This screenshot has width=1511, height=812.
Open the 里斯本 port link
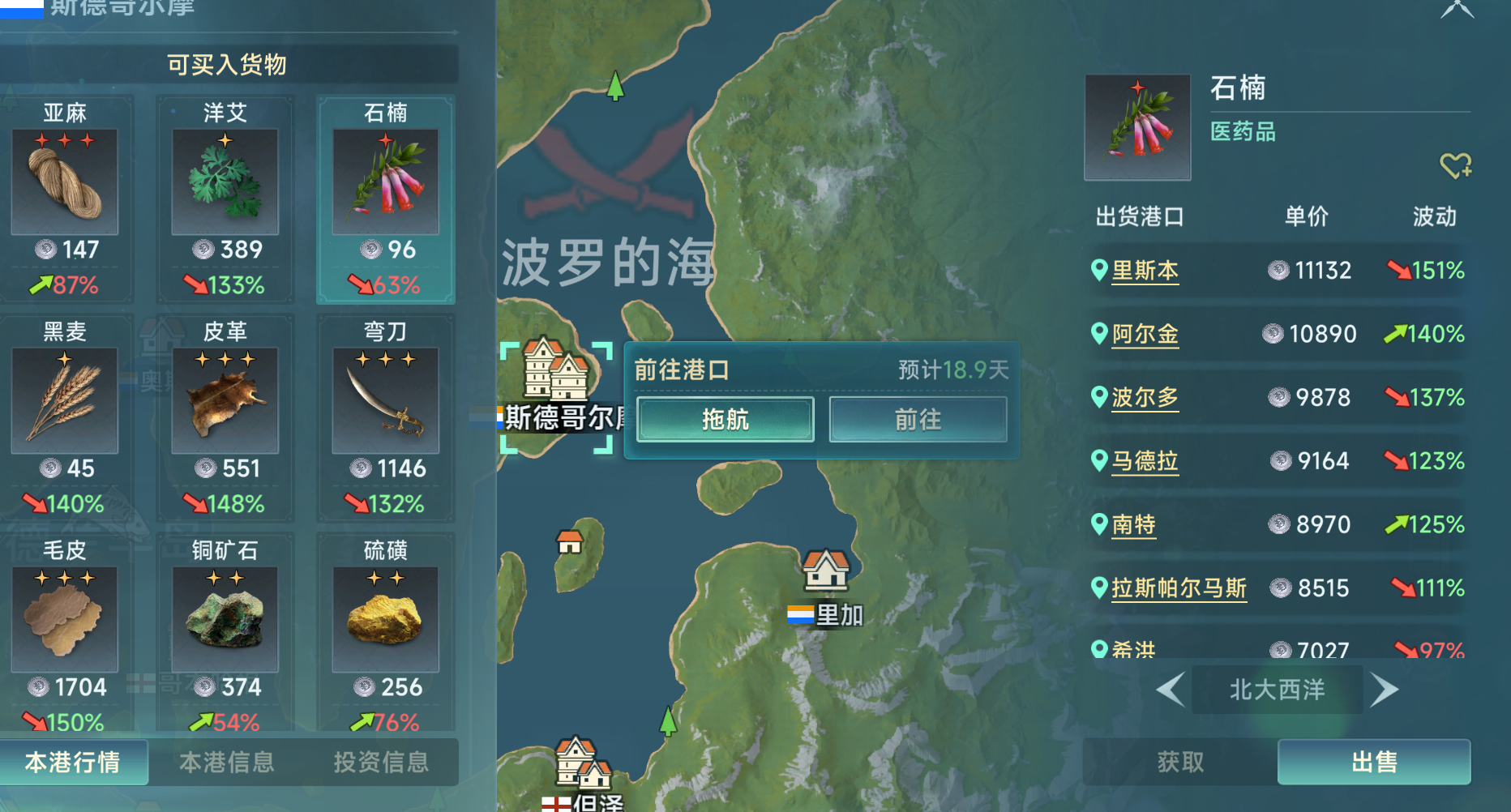pos(1144,271)
